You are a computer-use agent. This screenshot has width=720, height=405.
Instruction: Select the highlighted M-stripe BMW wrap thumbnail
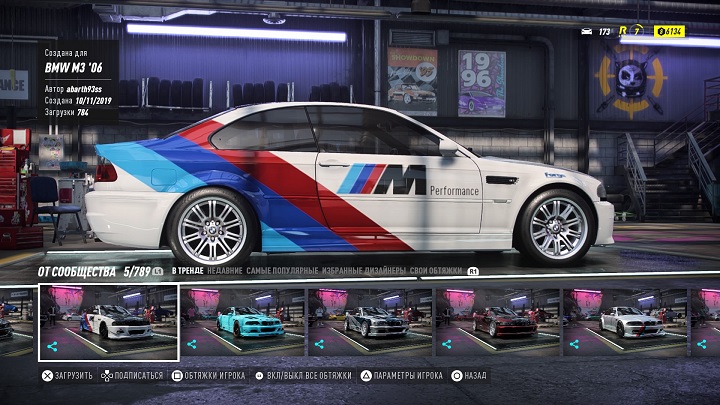[108, 322]
